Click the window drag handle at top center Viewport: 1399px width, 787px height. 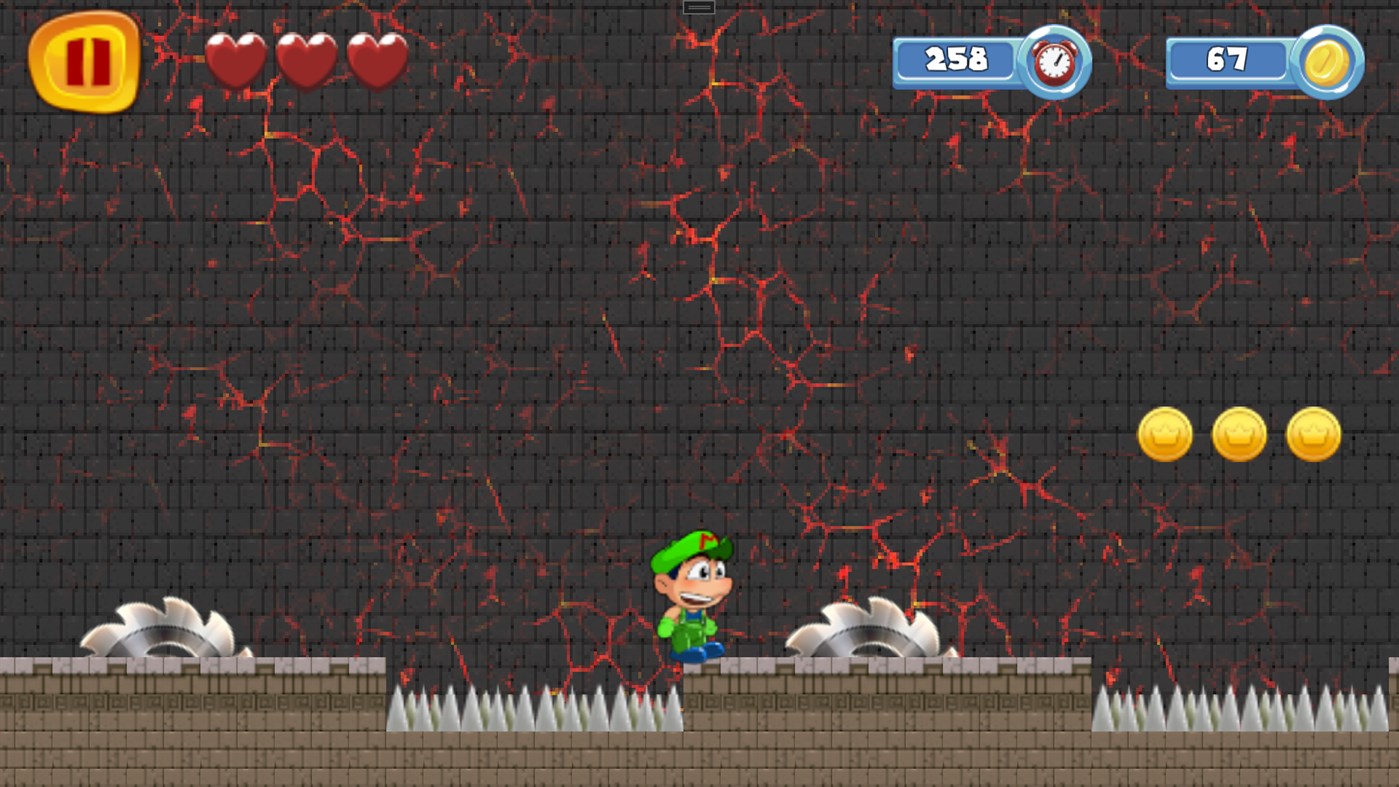[x=697, y=6]
